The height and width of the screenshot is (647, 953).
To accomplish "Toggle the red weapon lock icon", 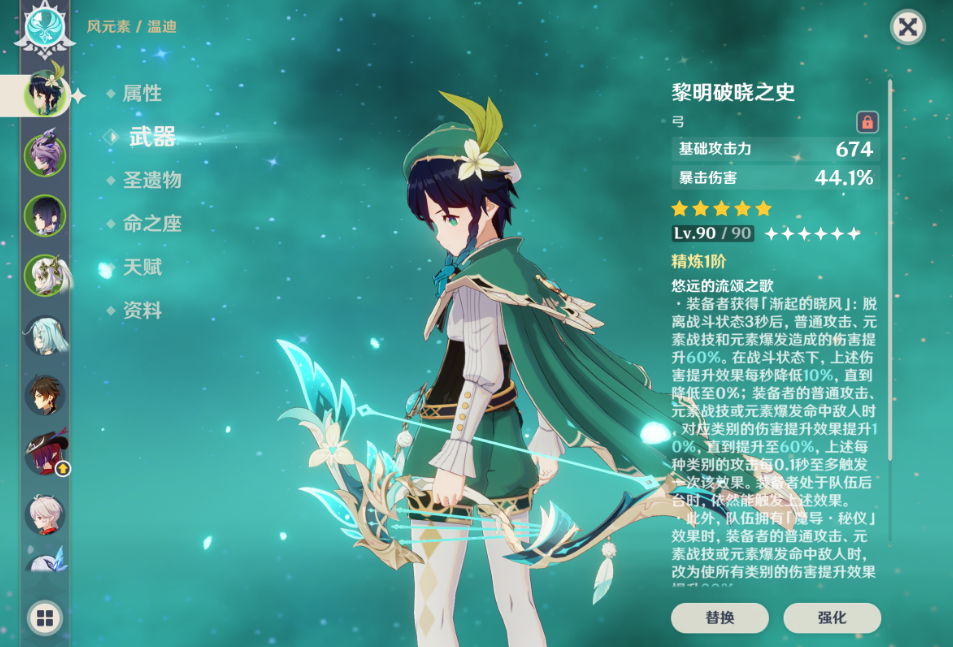I will (x=867, y=122).
